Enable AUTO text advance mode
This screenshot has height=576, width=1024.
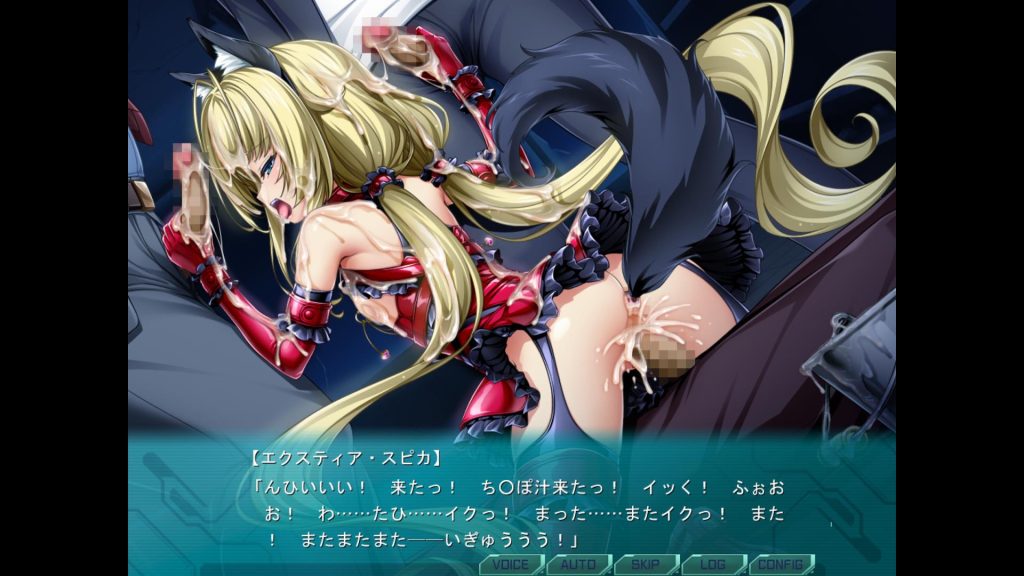[x=579, y=564]
